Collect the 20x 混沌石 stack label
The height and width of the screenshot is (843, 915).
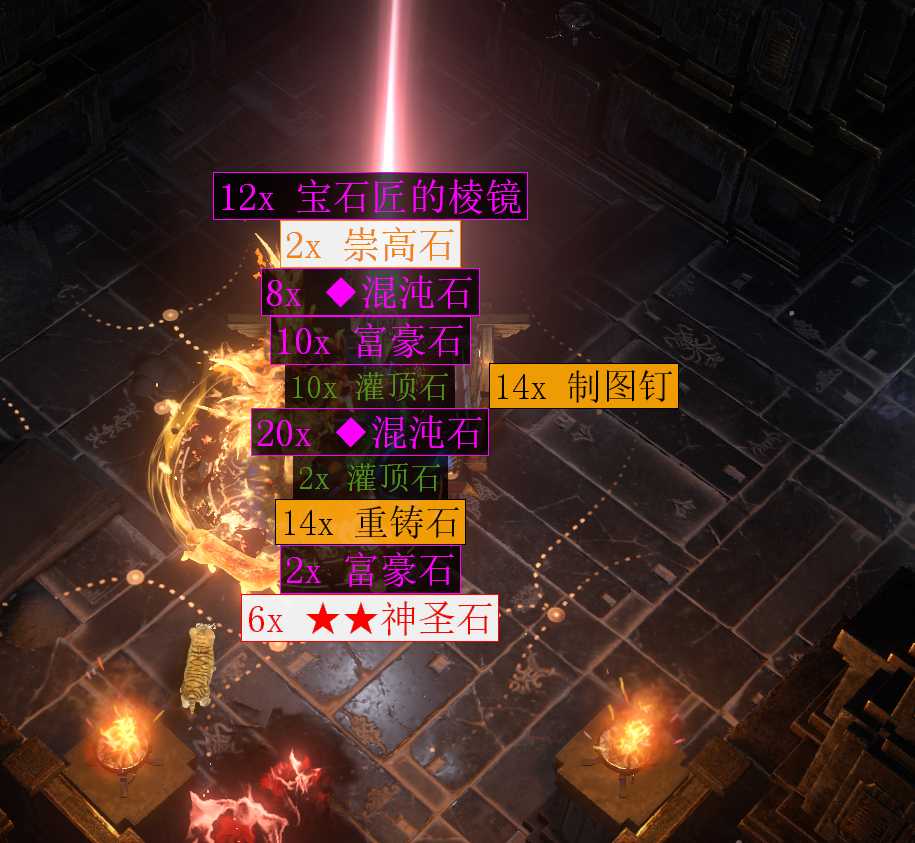tap(370, 433)
